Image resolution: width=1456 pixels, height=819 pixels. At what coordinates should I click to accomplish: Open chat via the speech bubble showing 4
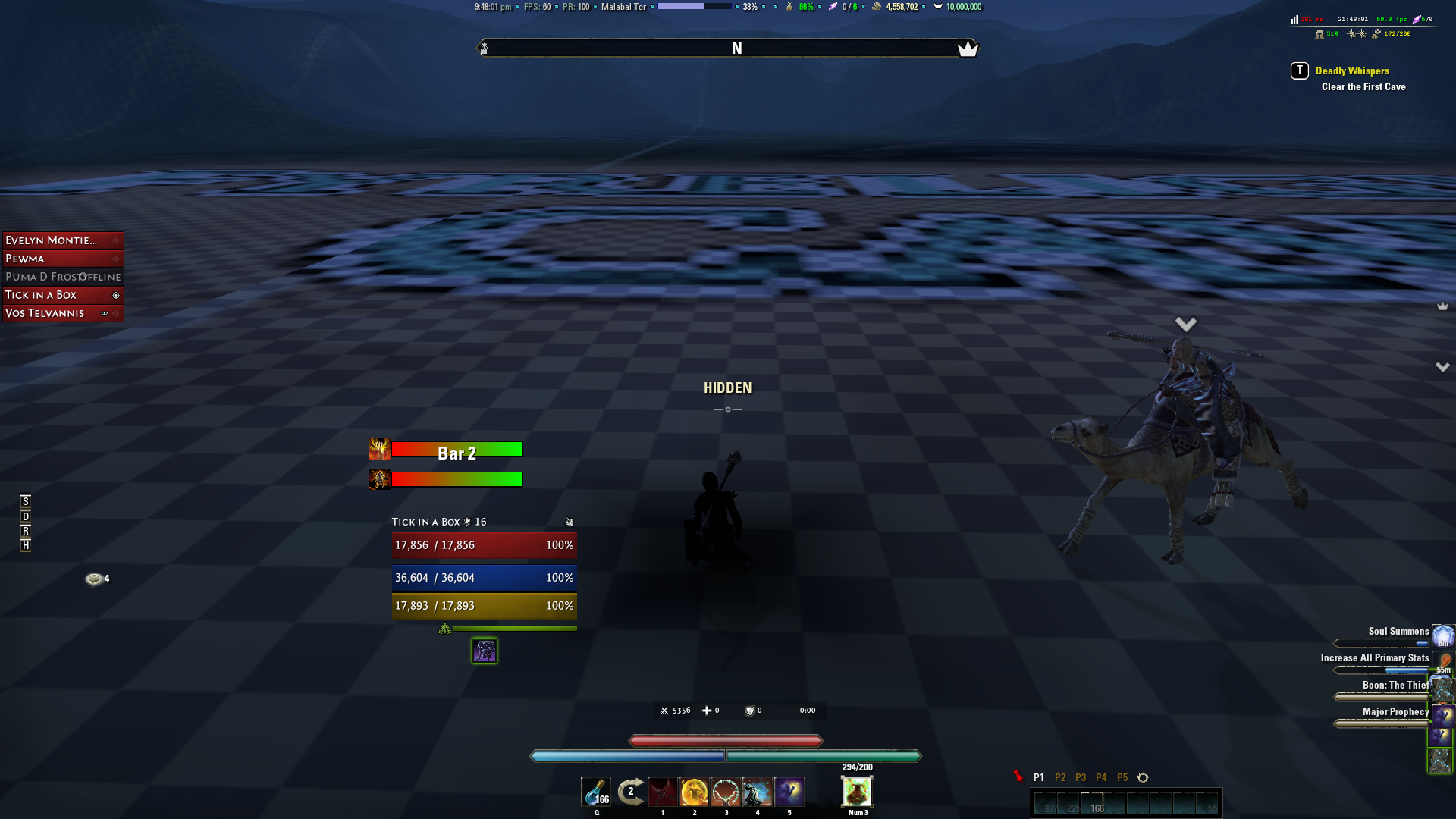tap(94, 579)
